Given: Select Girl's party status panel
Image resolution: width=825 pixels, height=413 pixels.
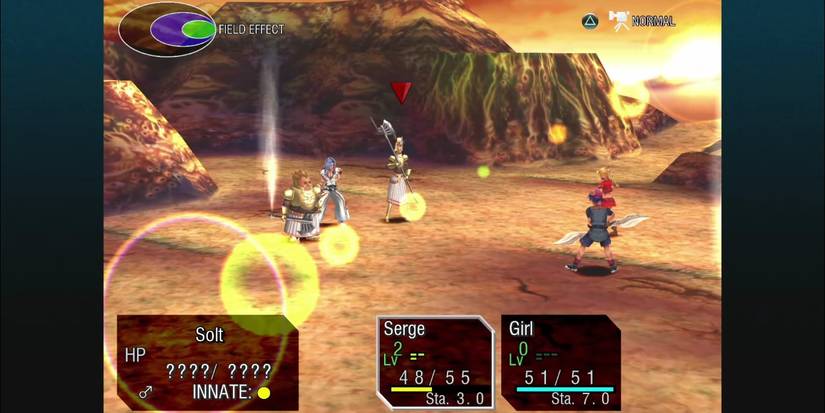Looking at the screenshot, I should point(560,362).
